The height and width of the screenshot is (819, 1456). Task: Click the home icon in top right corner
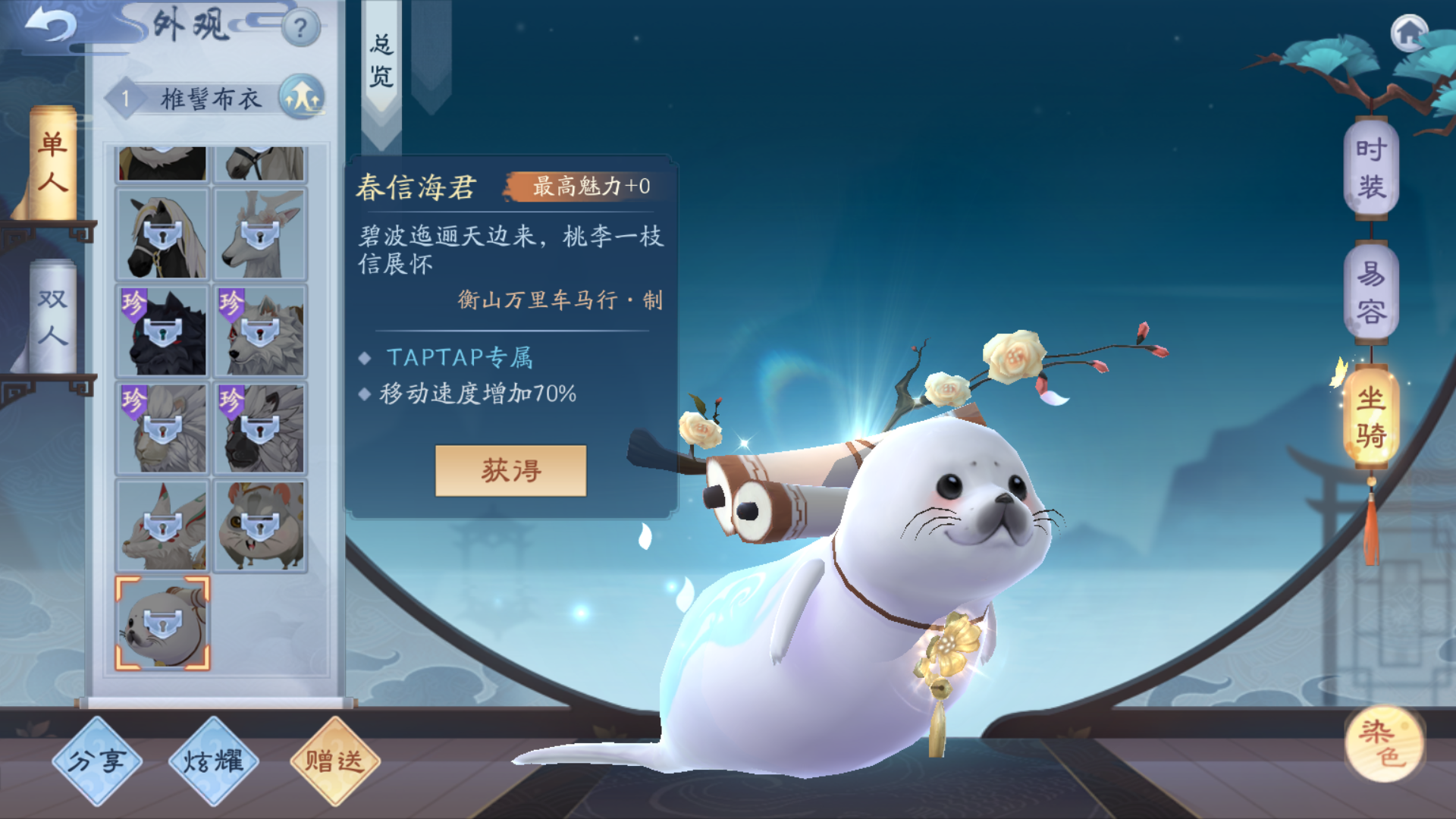[x=1410, y=34]
